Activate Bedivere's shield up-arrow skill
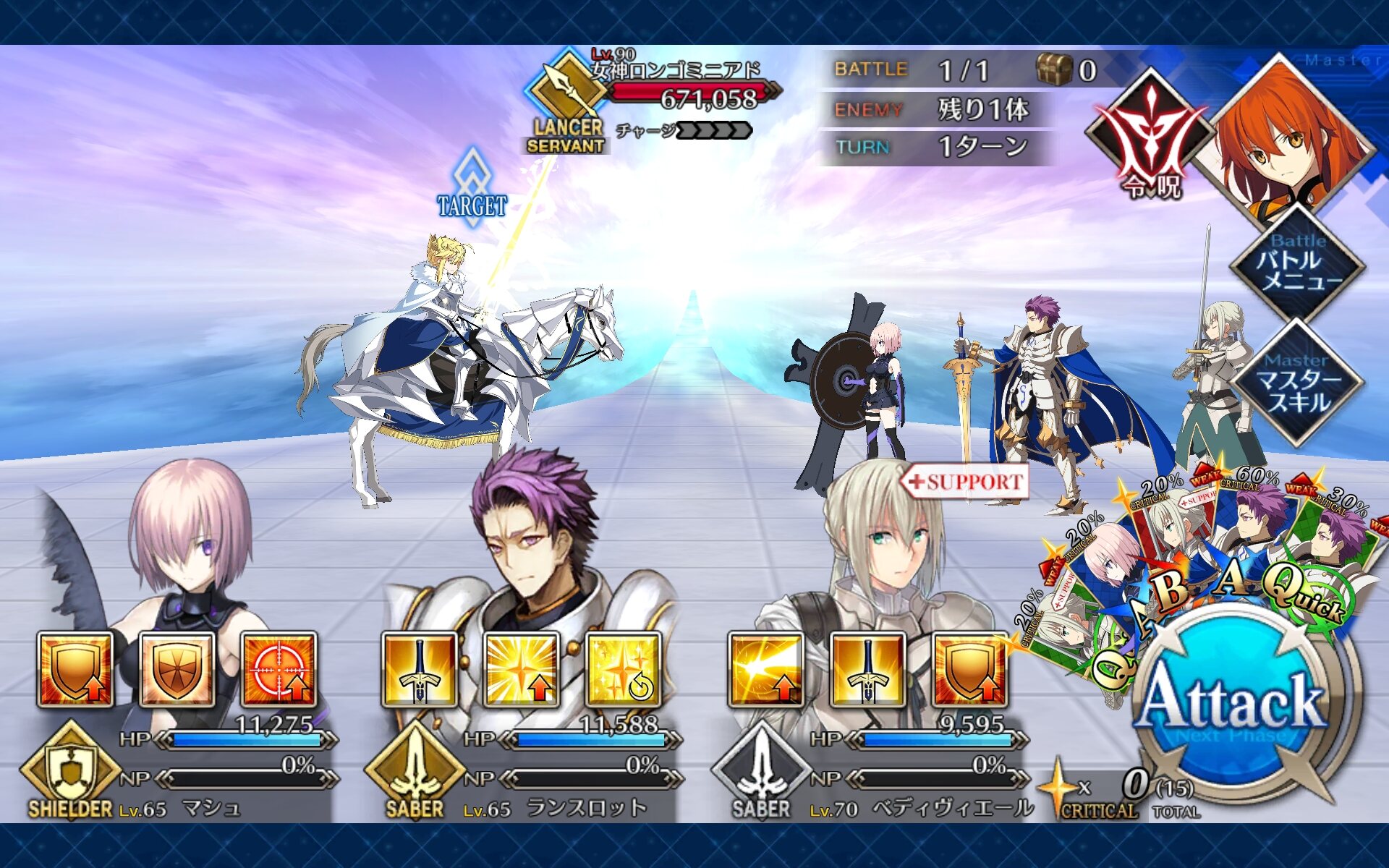This screenshot has width=1389, height=868. click(969, 670)
